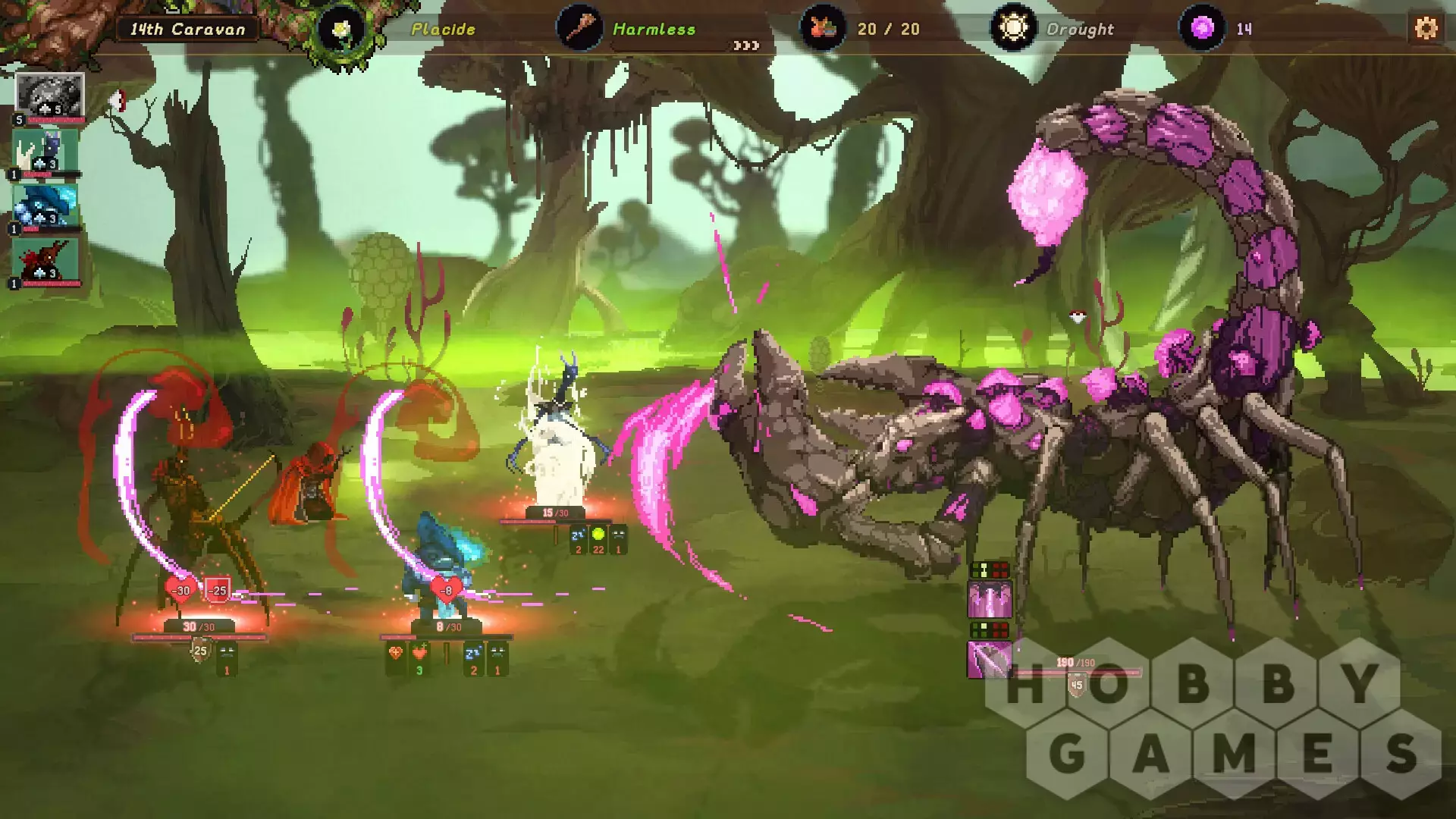The width and height of the screenshot is (1456, 819).
Task: Inspect the red warrior's 25 armor shield
Action: click(200, 651)
